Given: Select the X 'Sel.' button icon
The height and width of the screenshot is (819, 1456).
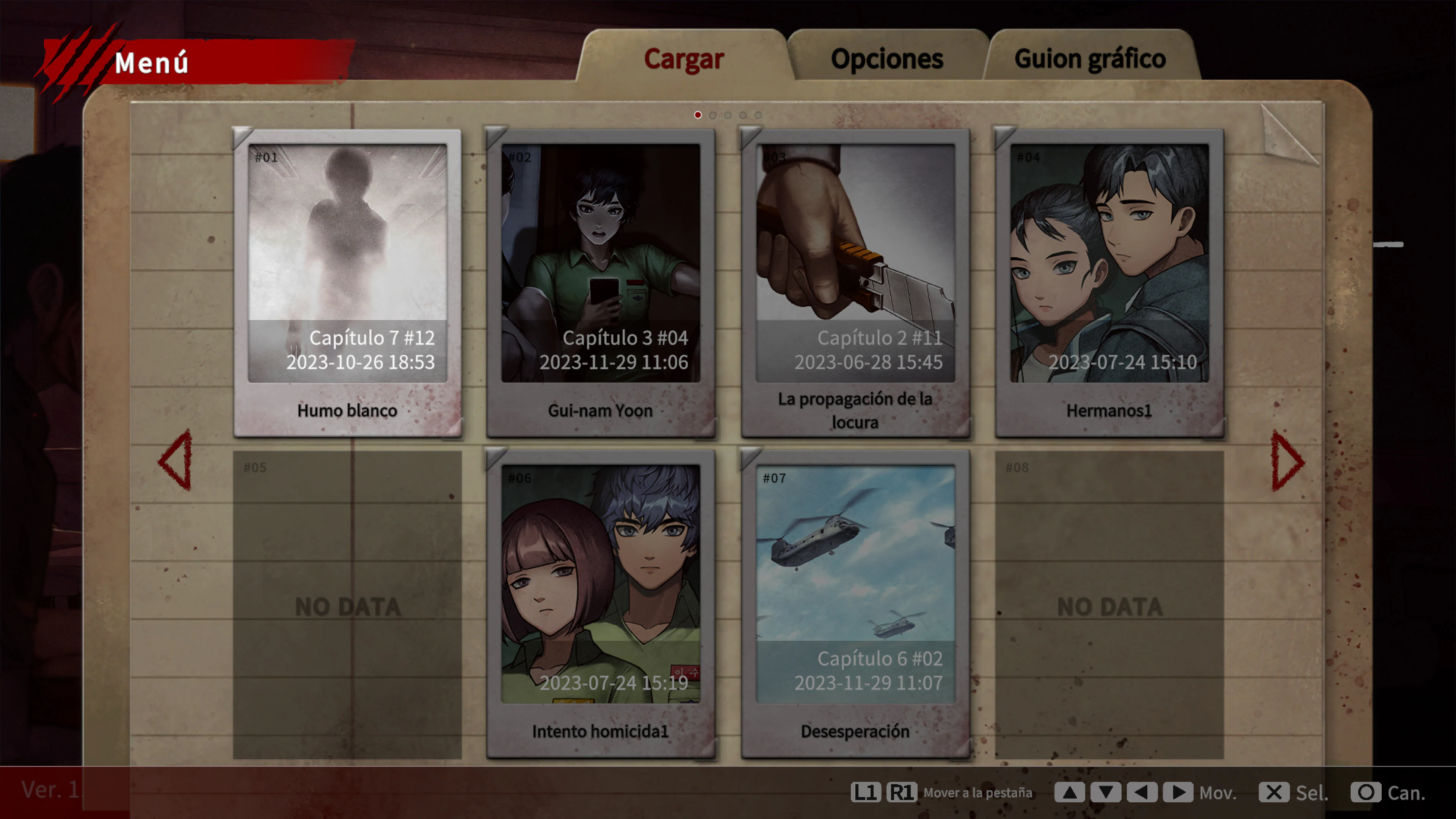Looking at the screenshot, I should (1274, 792).
